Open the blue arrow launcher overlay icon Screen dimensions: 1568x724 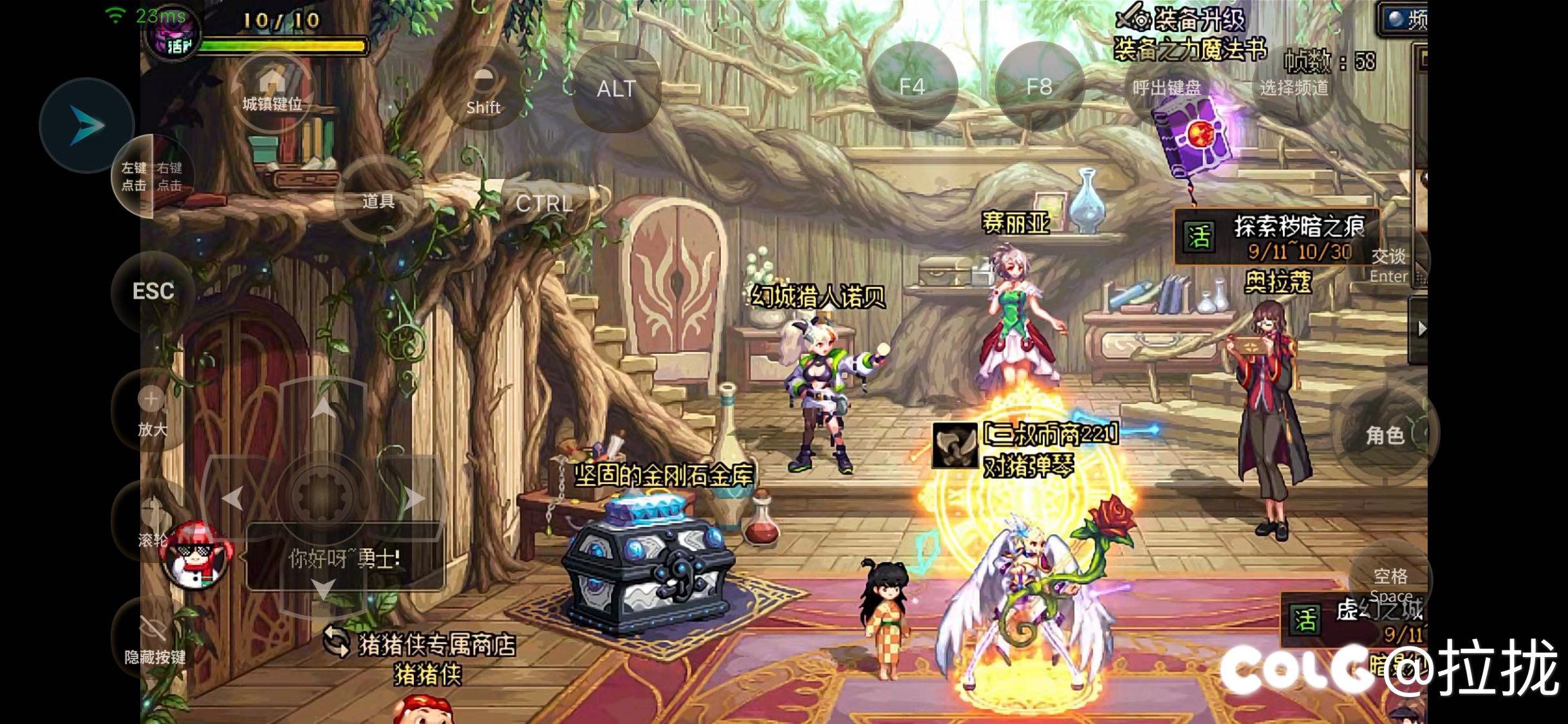point(86,125)
